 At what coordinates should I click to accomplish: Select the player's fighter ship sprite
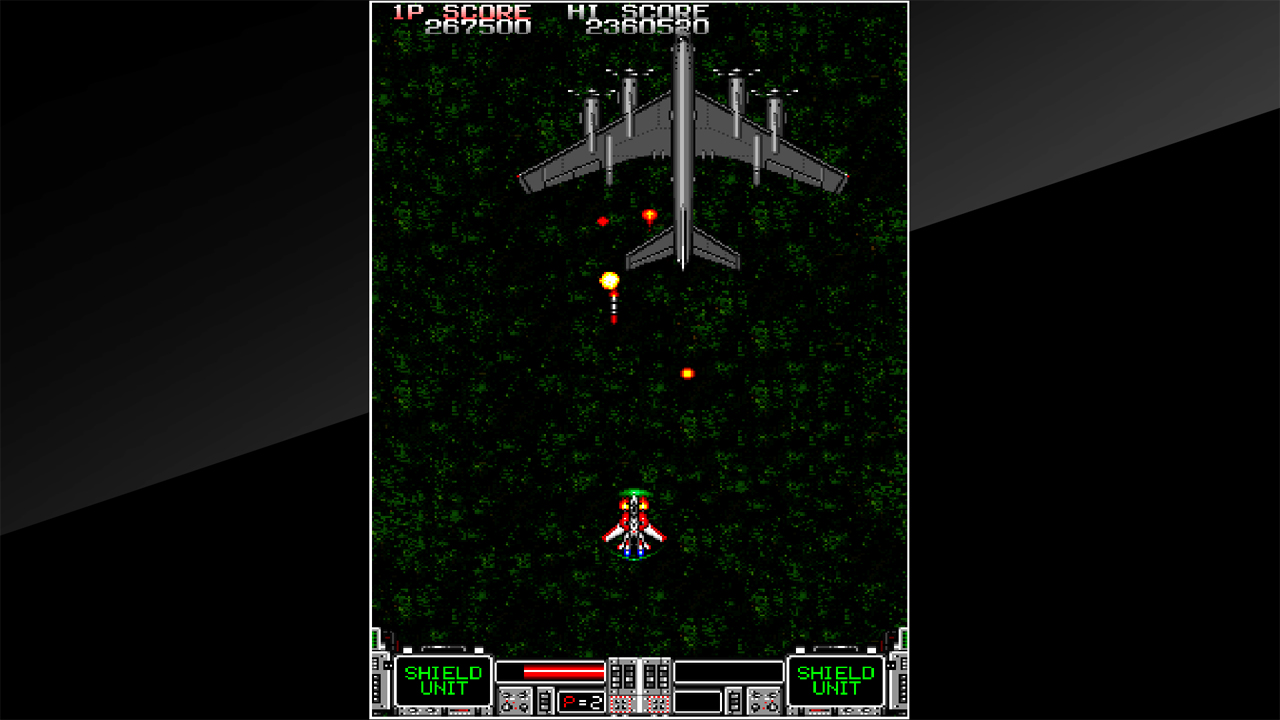coord(636,525)
